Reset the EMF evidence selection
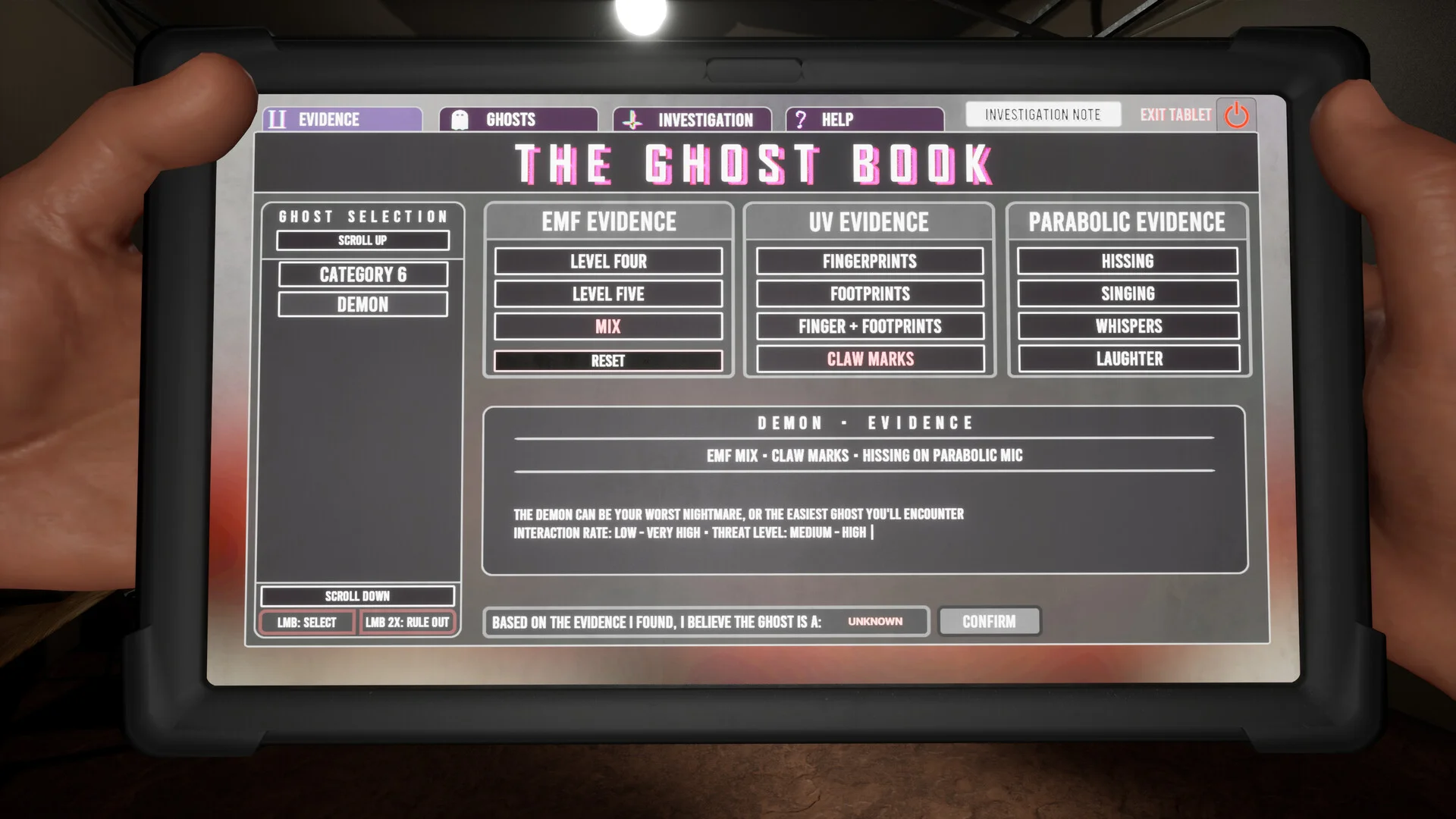The image size is (1456, 819). (x=608, y=361)
